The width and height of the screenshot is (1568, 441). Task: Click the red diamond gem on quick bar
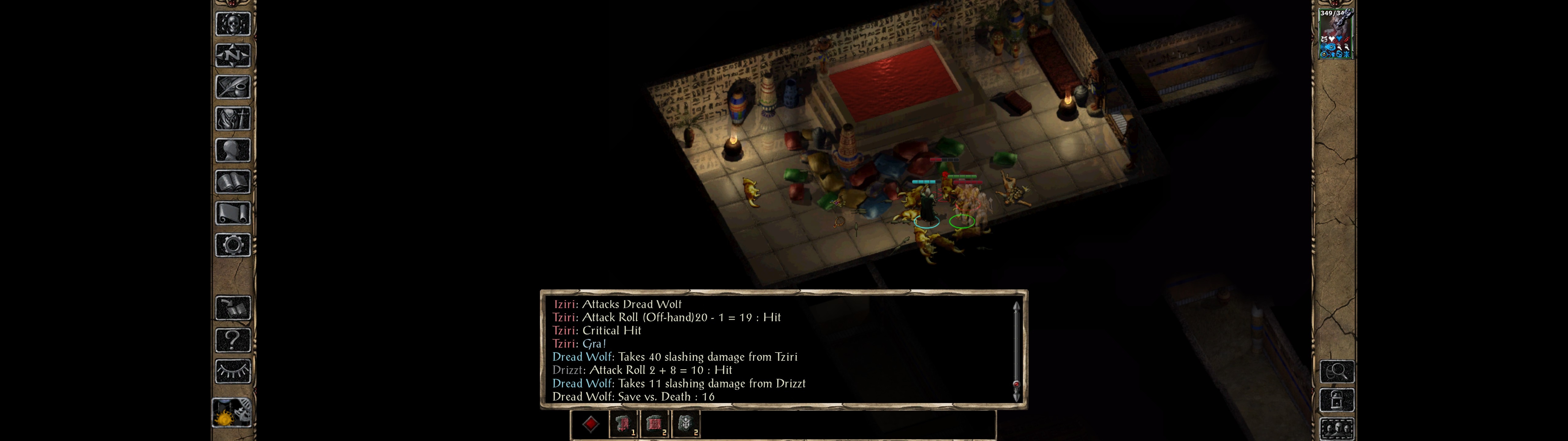tap(590, 424)
